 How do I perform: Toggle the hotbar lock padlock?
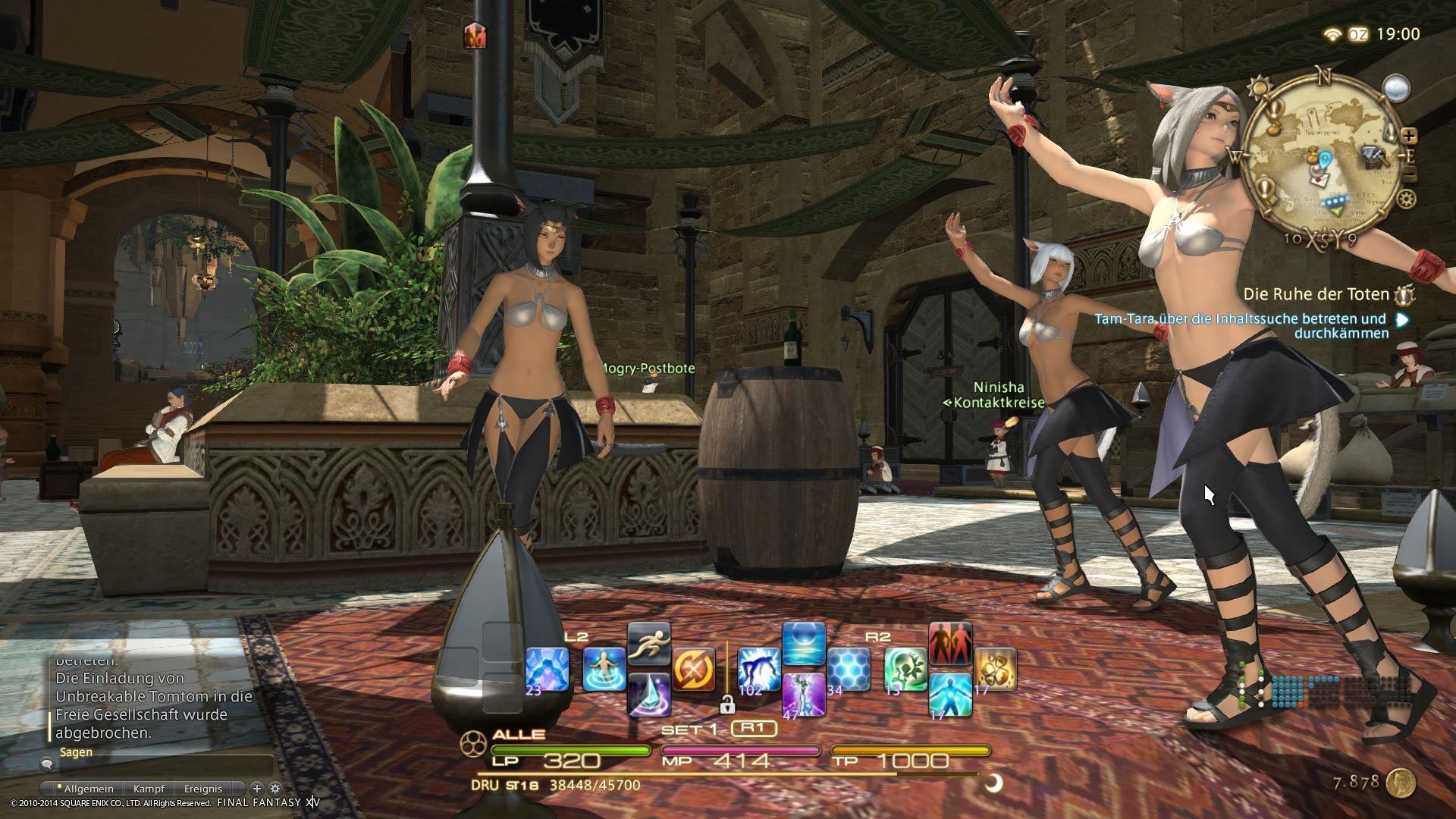(727, 707)
